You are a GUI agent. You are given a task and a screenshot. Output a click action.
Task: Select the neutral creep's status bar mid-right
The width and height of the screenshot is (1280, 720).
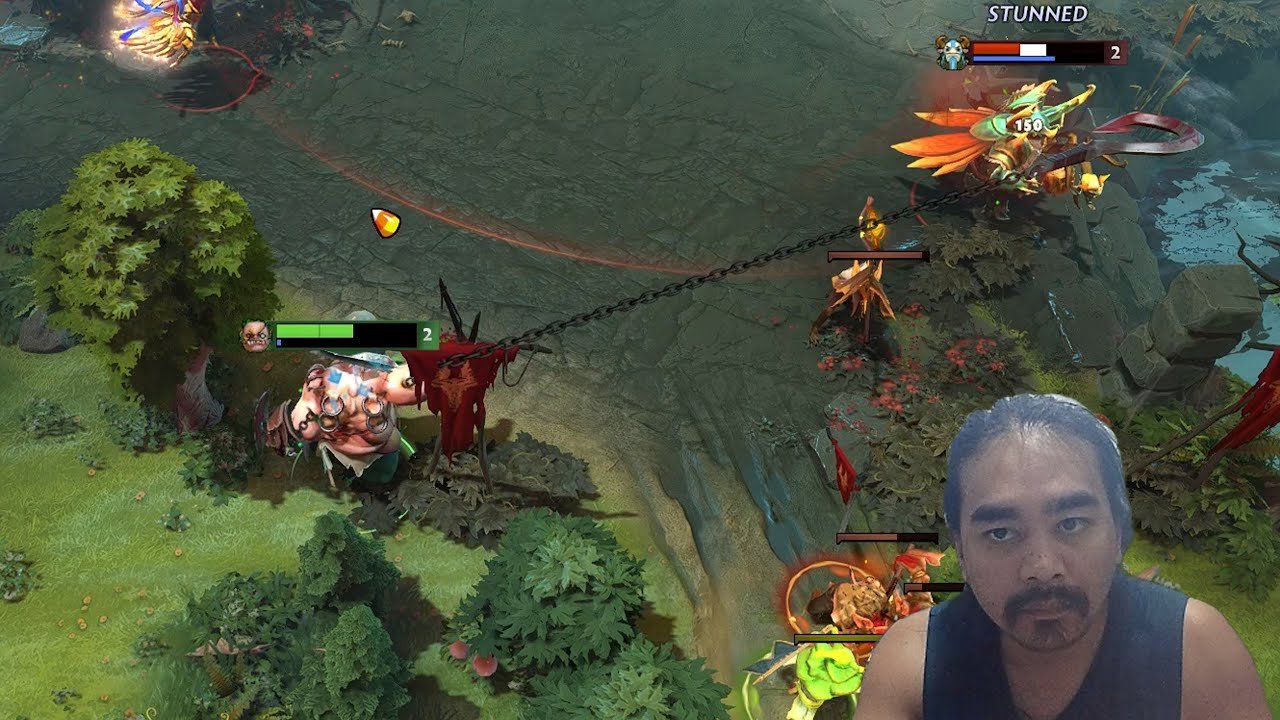click(873, 255)
